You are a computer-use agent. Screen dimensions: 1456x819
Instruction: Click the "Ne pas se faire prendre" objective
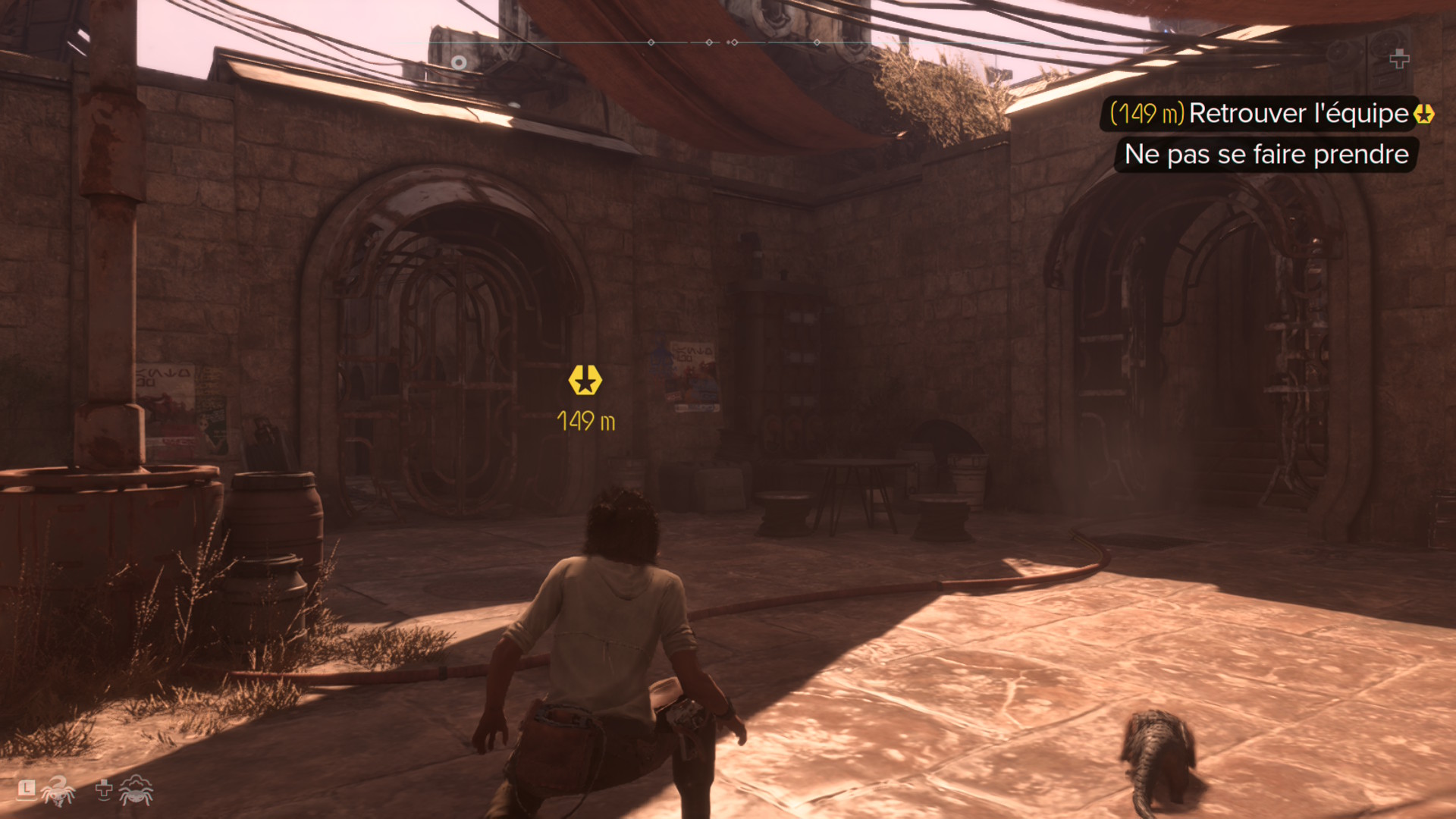coord(1266,155)
